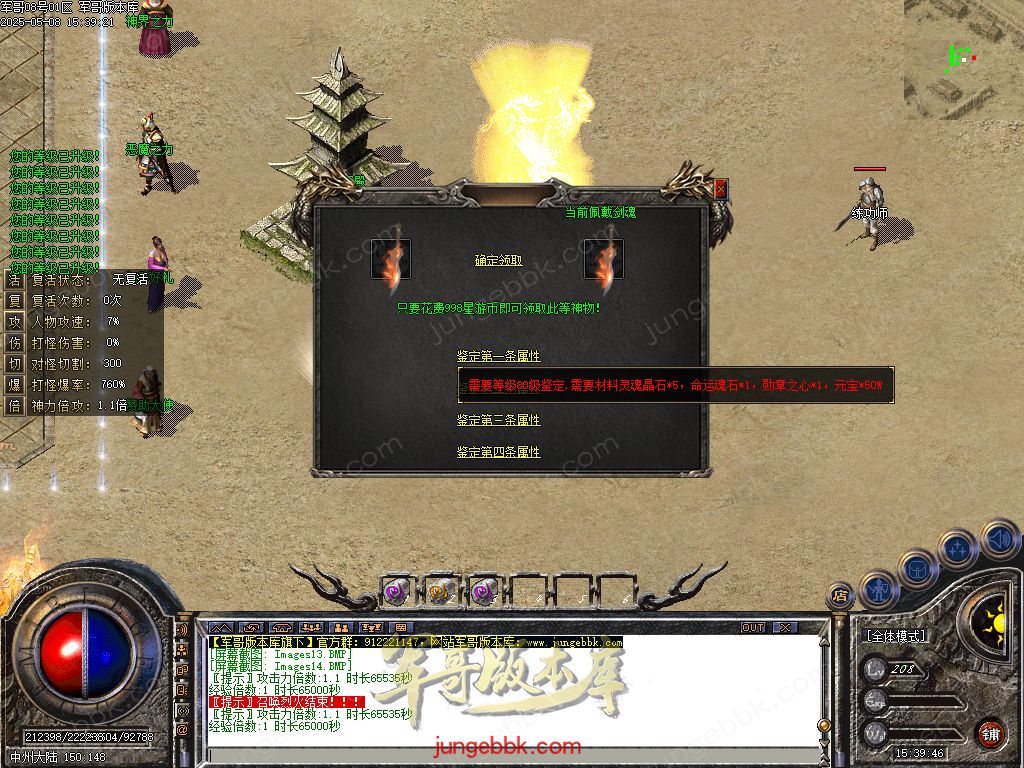1024x768 pixels.
Task: Switch attack mode via 全体模式 label
Action: [x=895, y=636]
